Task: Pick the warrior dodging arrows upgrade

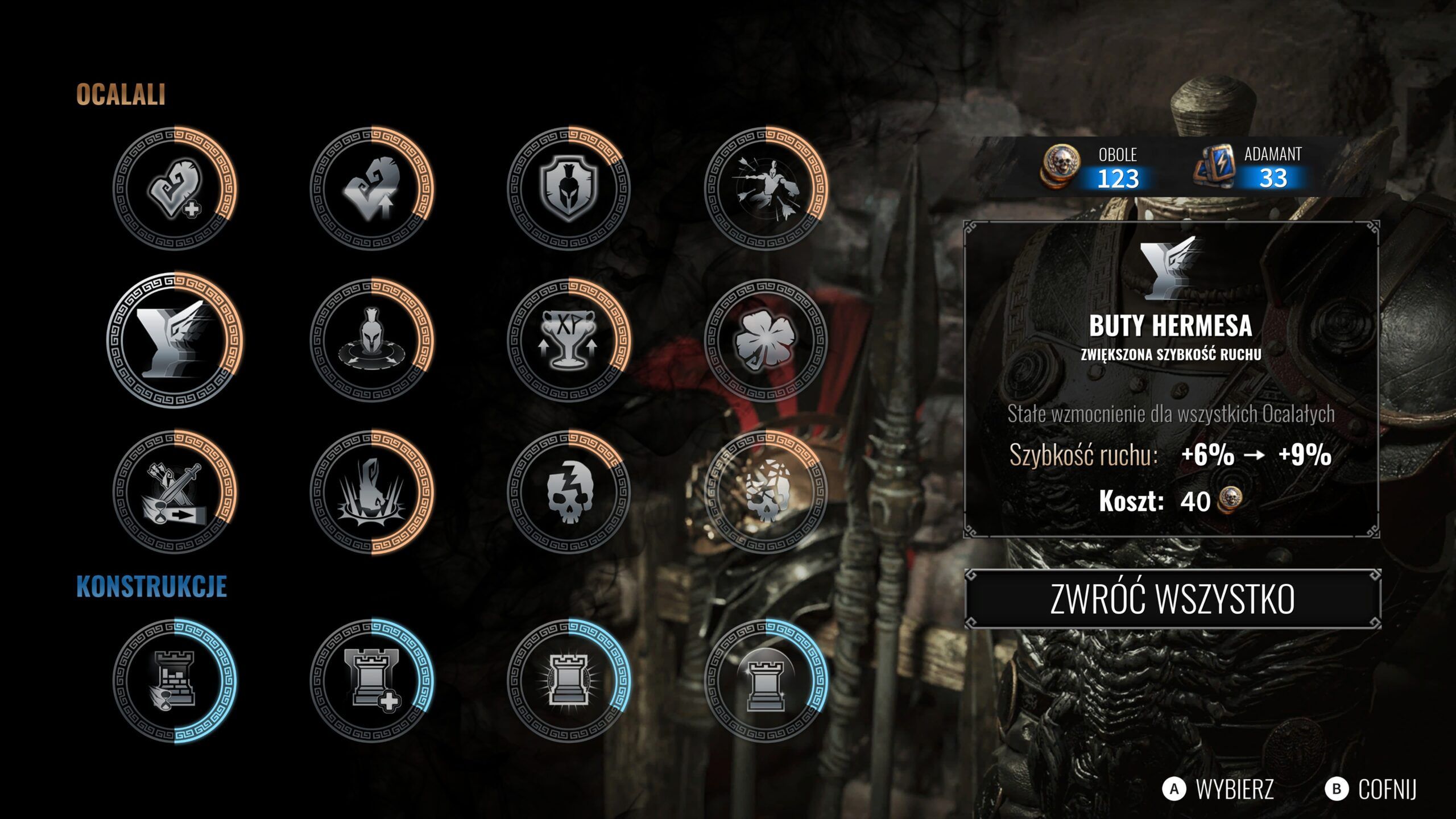Action: pos(766,188)
